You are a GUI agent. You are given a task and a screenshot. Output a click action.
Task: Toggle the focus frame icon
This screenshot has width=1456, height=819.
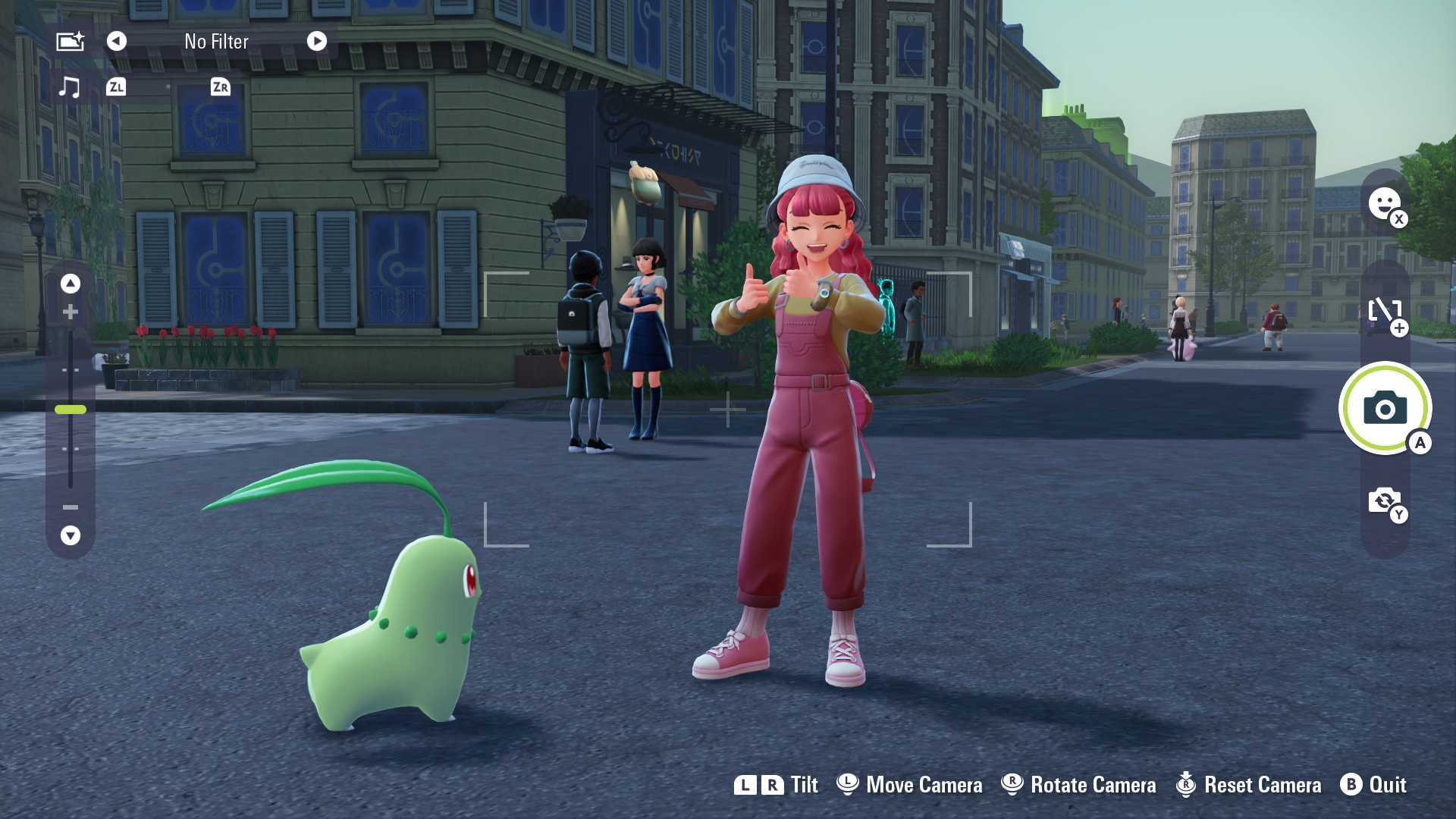(1385, 311)
